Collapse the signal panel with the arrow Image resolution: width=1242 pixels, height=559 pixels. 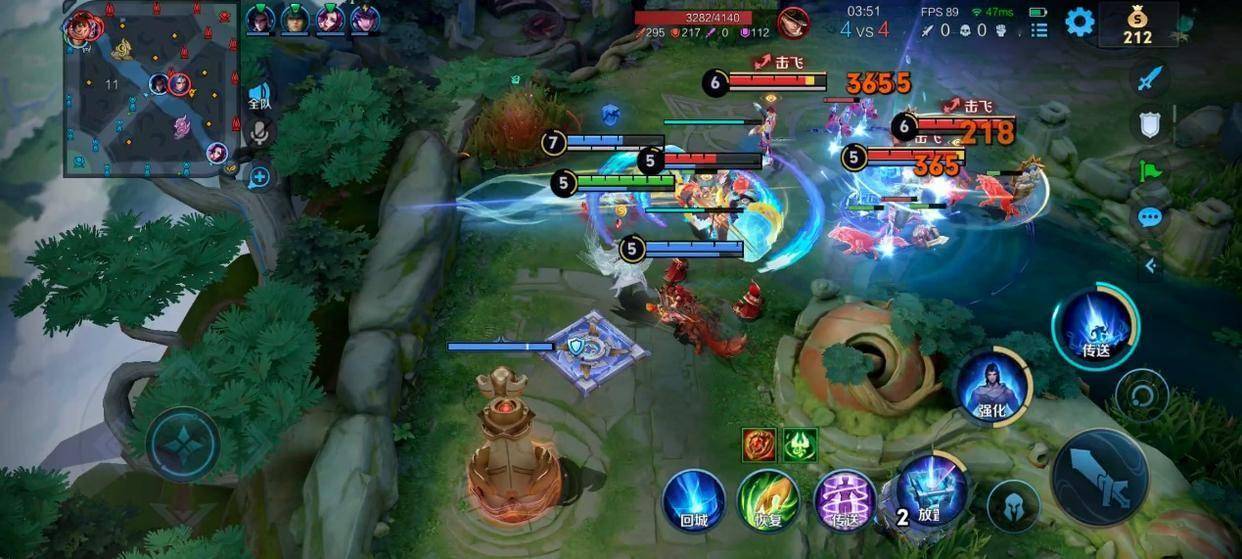(1150, 265)
